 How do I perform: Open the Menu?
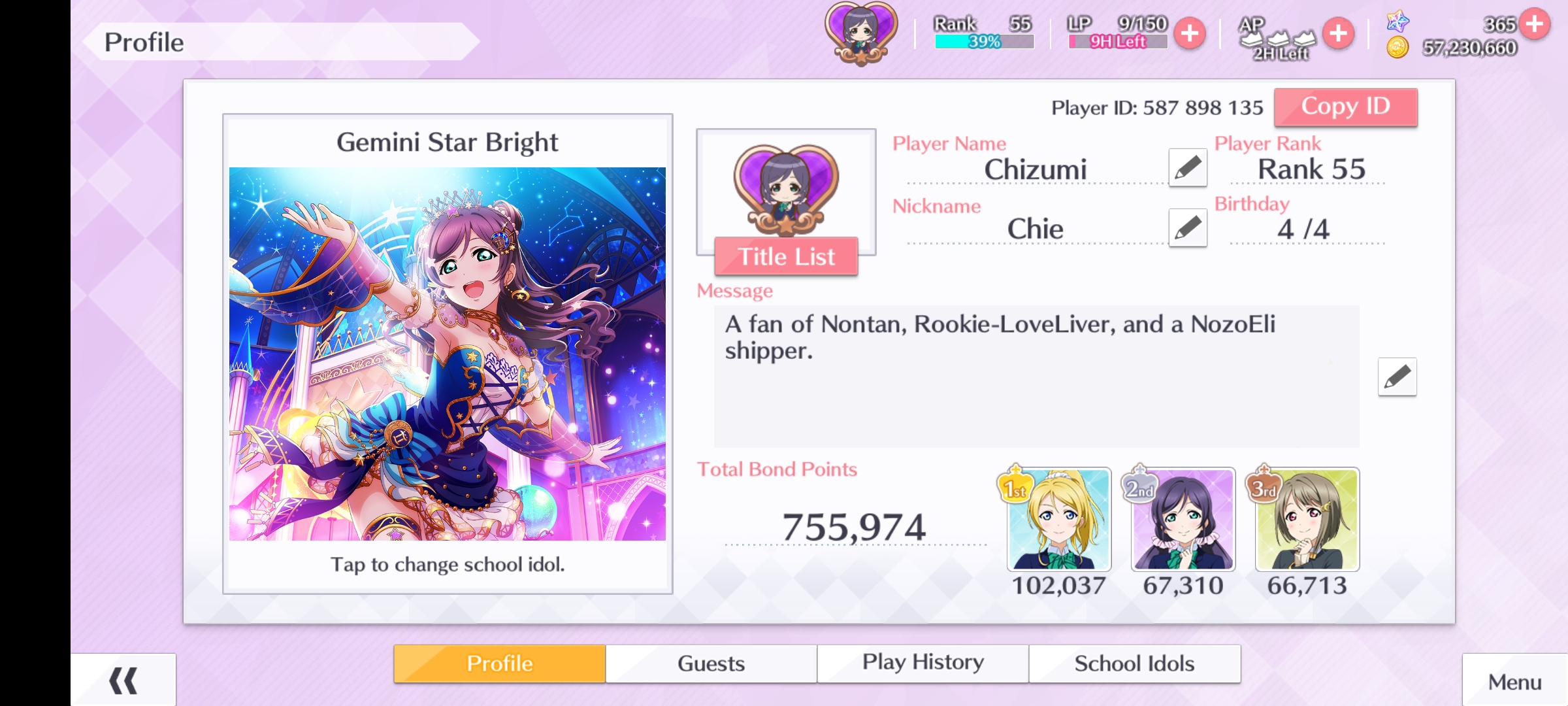point(1514,682)
